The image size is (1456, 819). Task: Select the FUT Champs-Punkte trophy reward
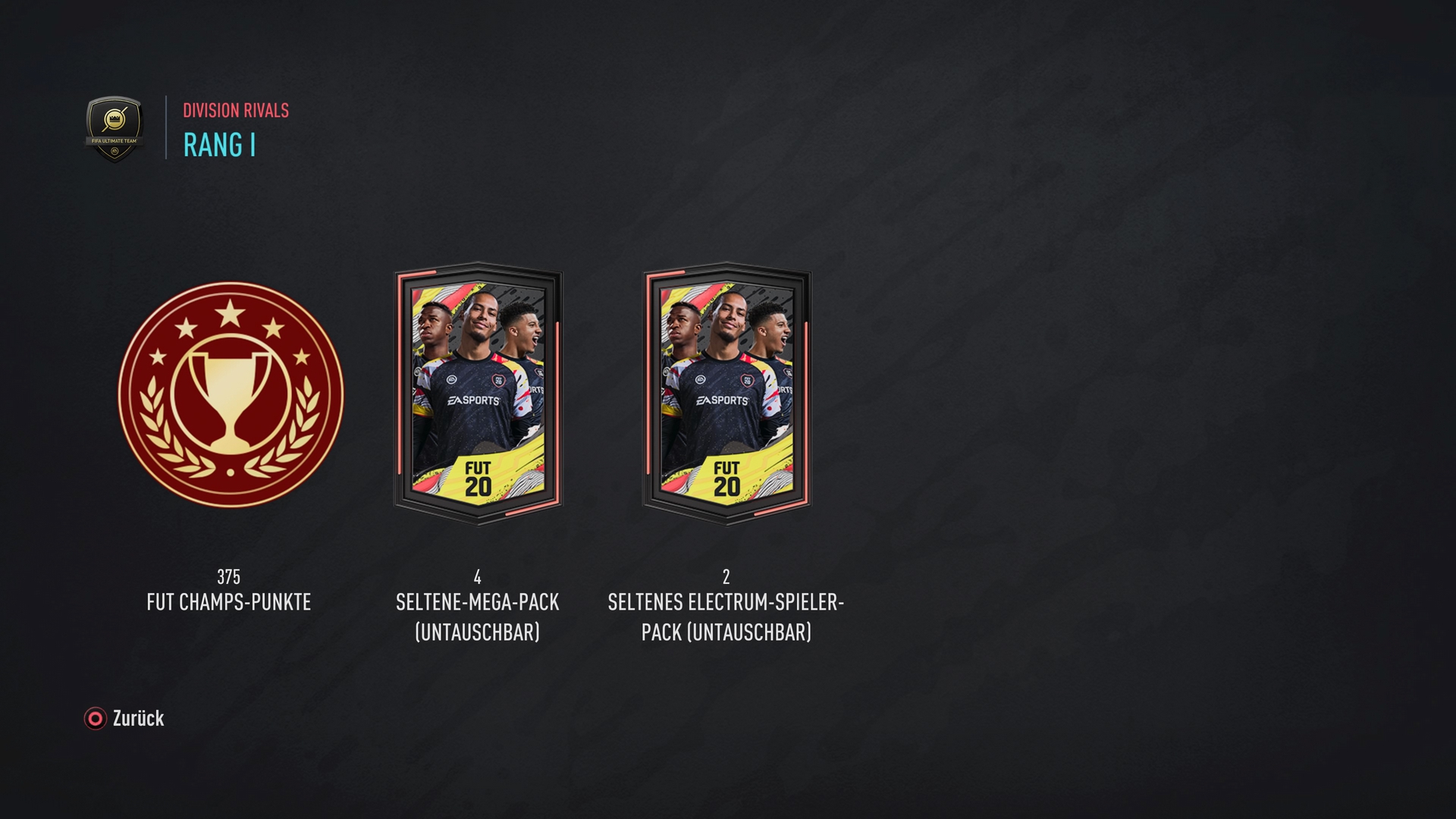(x=231, y=394)
